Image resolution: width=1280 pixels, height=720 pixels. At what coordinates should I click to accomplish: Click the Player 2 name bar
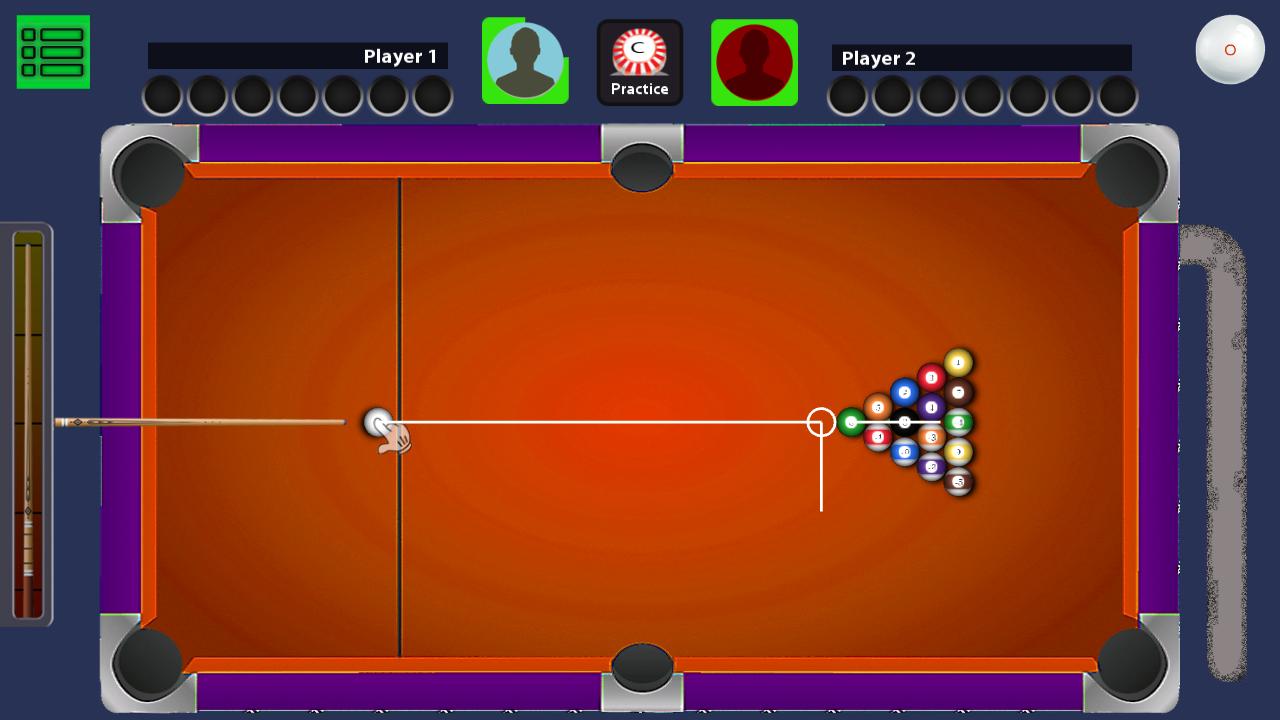point(980,58)
